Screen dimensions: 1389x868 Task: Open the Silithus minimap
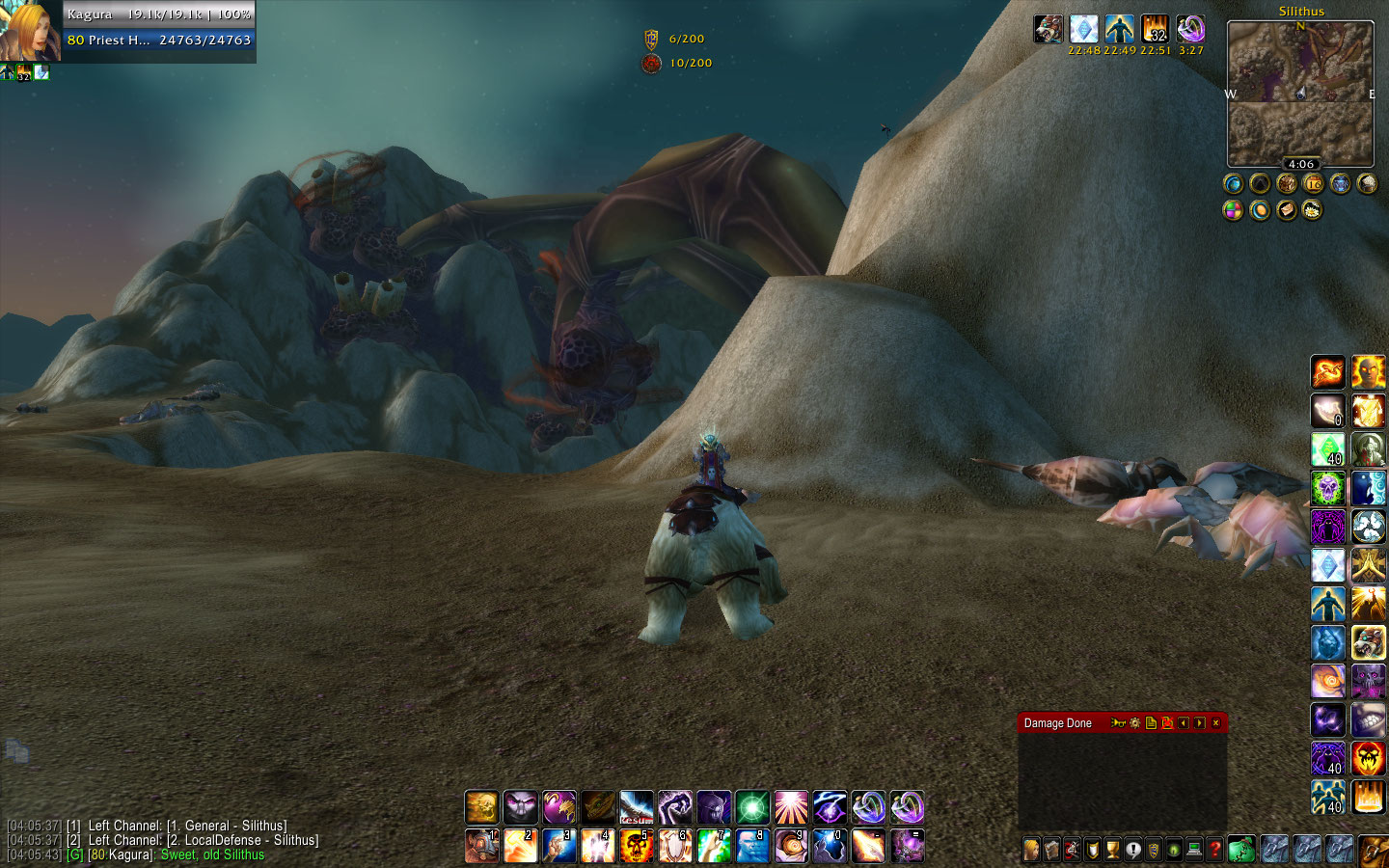click(x=1300, y=93)
